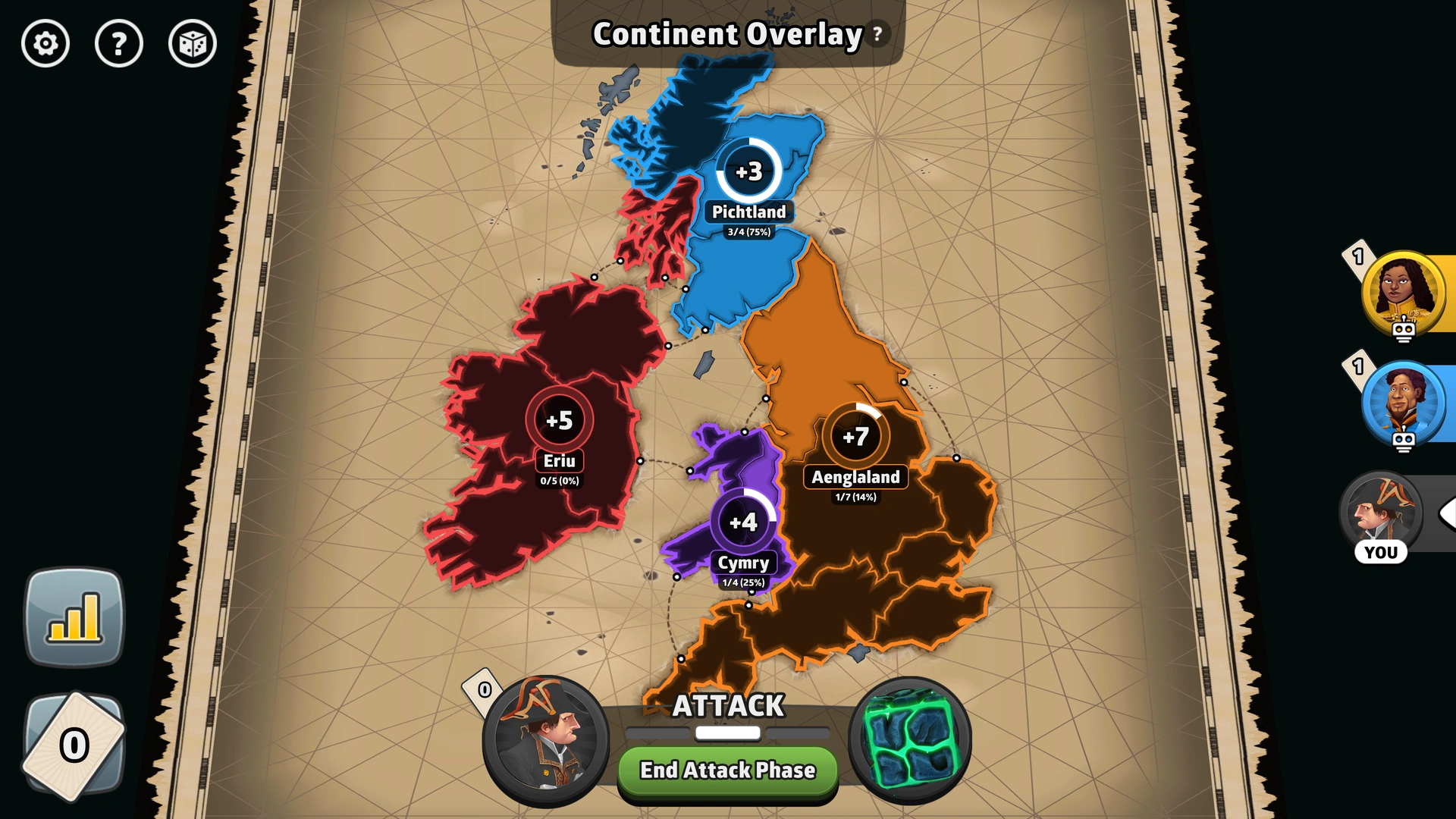The width and height of the screenshot is (1456, 819).
Task: Expand the YOU player panel arrow
Action: (1448, 513)
